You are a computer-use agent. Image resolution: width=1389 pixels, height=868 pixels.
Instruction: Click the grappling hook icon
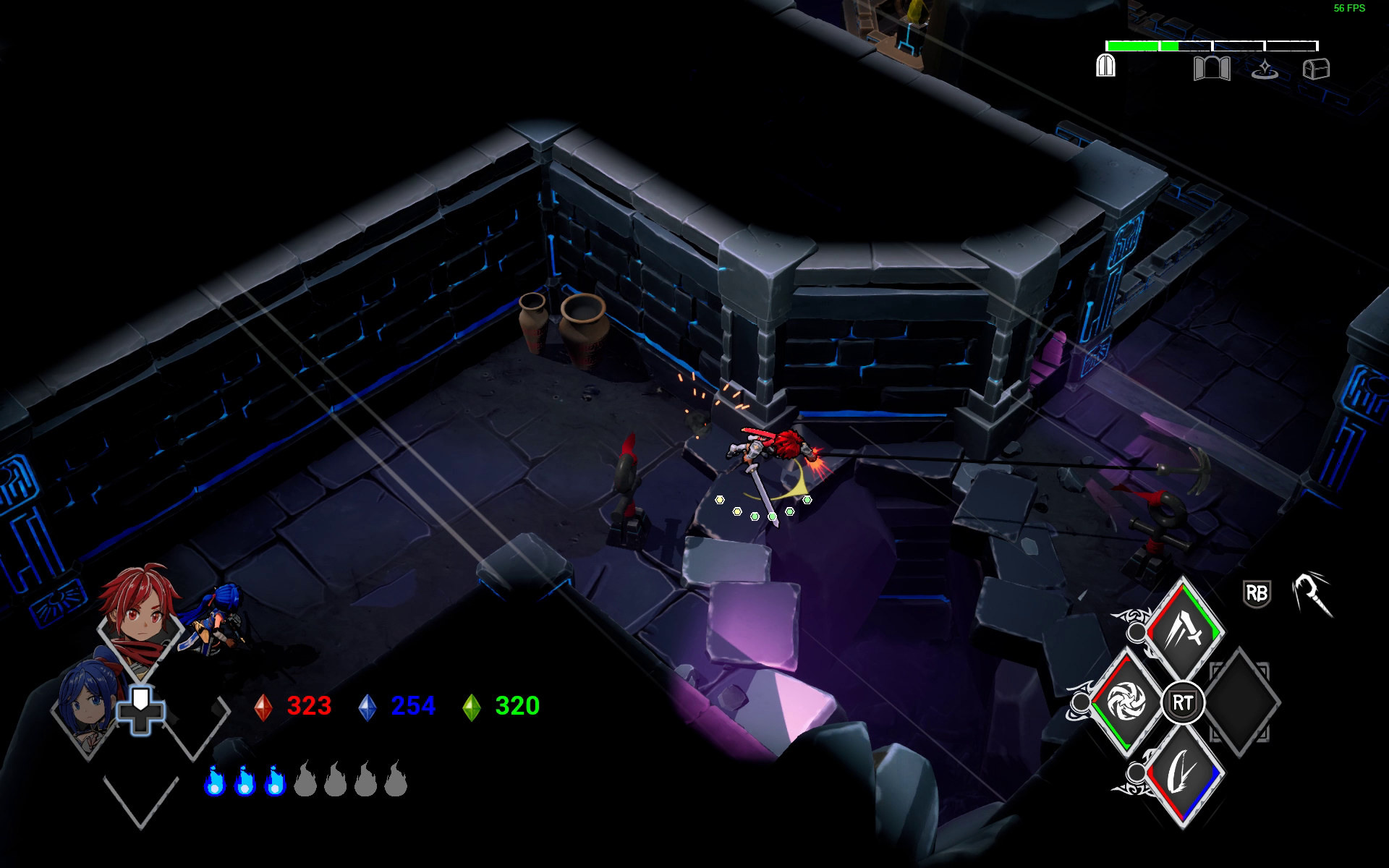[1313, 593]
